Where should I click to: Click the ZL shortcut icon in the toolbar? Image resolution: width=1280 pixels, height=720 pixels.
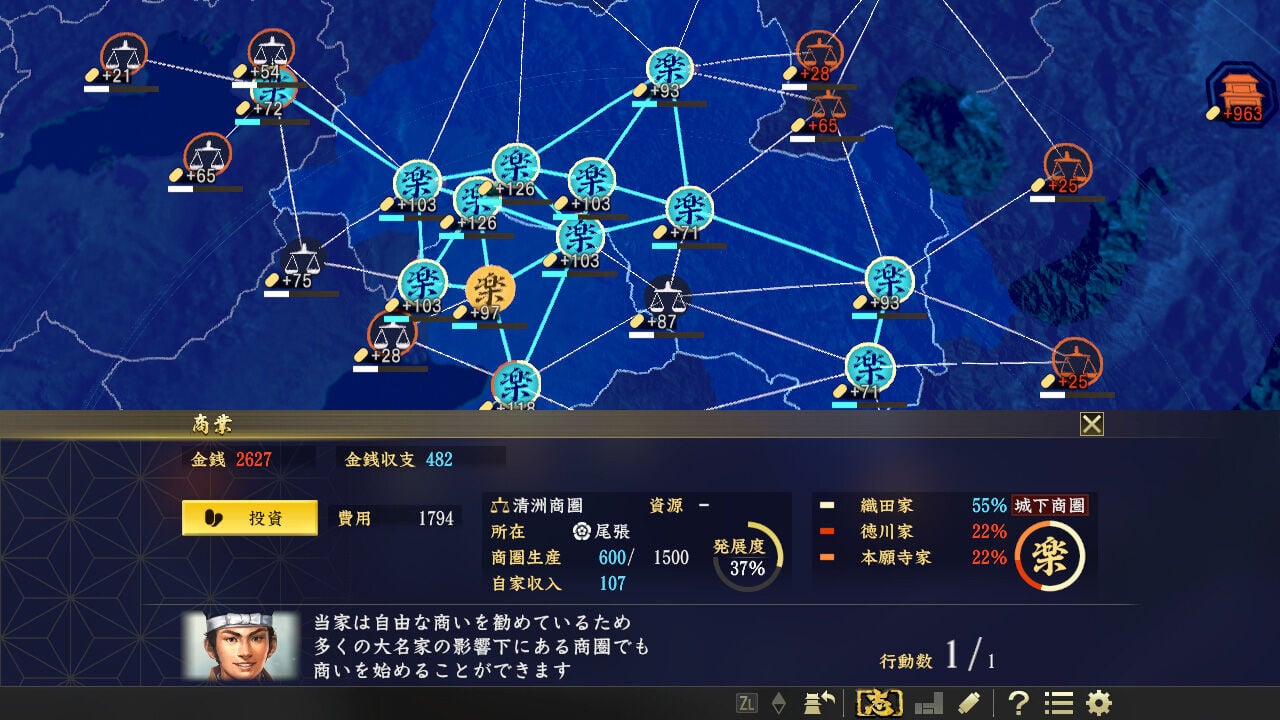click(748, 703)
